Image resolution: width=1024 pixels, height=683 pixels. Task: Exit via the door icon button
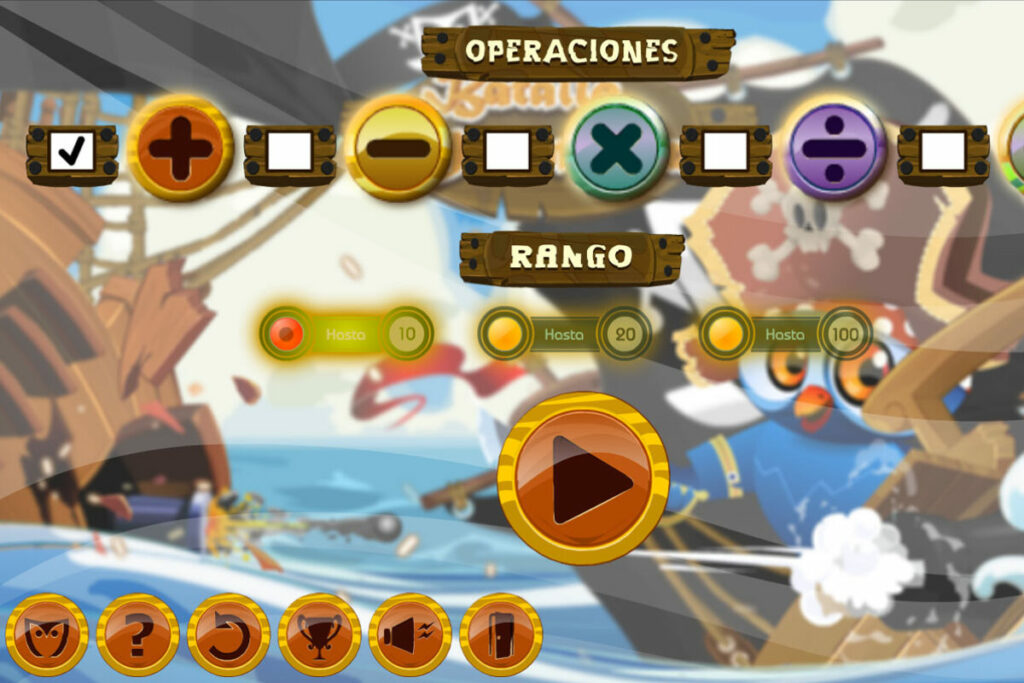(x=501, y=635)
